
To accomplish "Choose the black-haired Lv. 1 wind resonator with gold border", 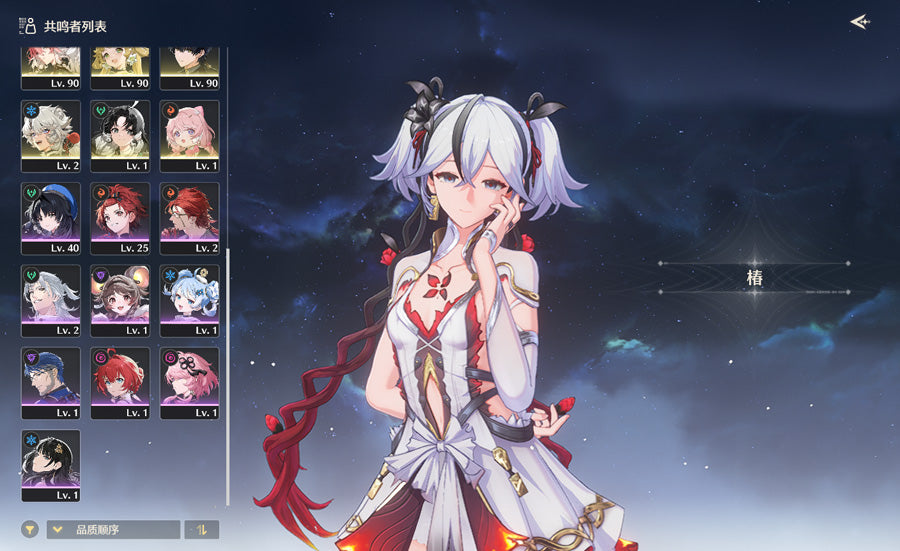I will (121, 135).
